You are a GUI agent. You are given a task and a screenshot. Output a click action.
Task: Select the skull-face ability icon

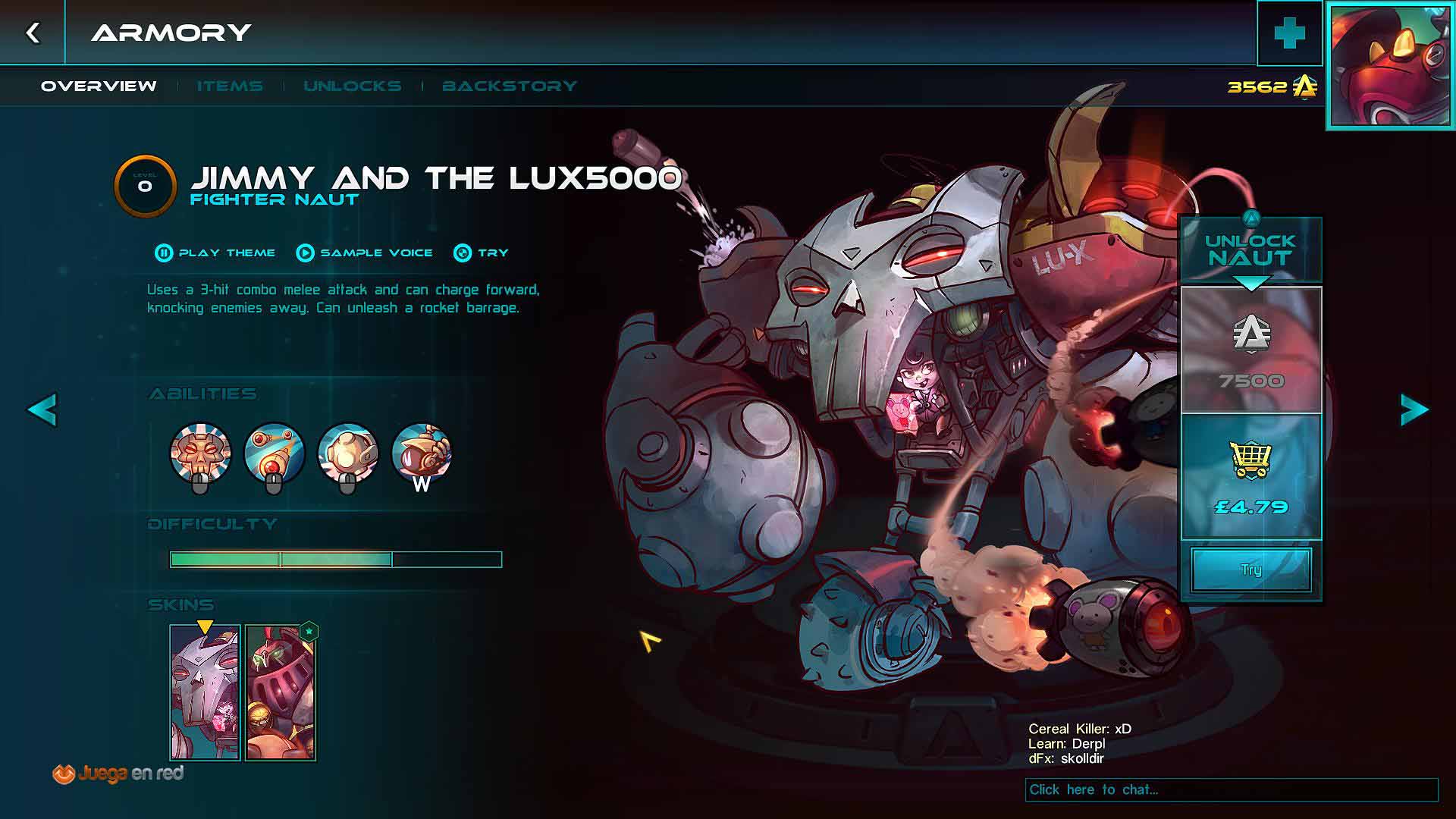tap(200, 453)
